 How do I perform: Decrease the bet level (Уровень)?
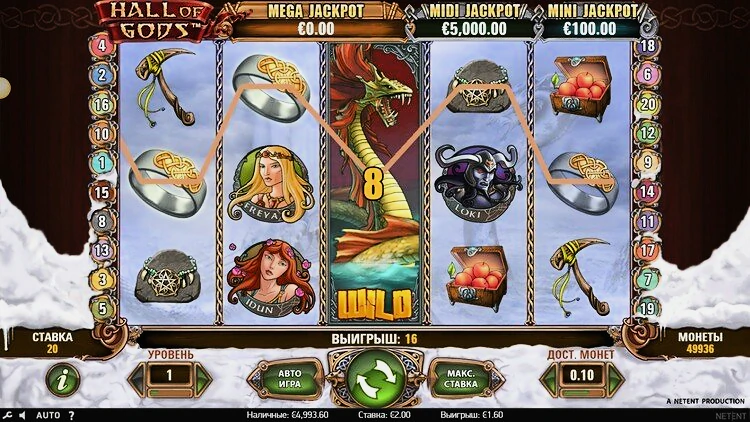[136, 379]
